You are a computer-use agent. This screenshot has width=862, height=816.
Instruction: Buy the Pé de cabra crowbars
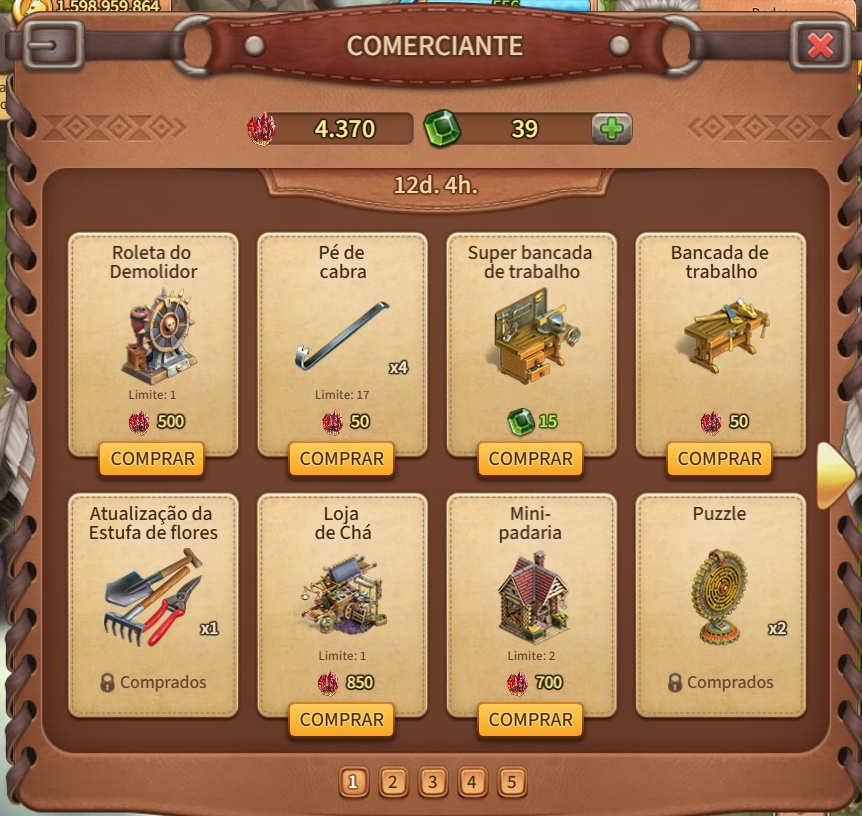(x=341, y=459)
